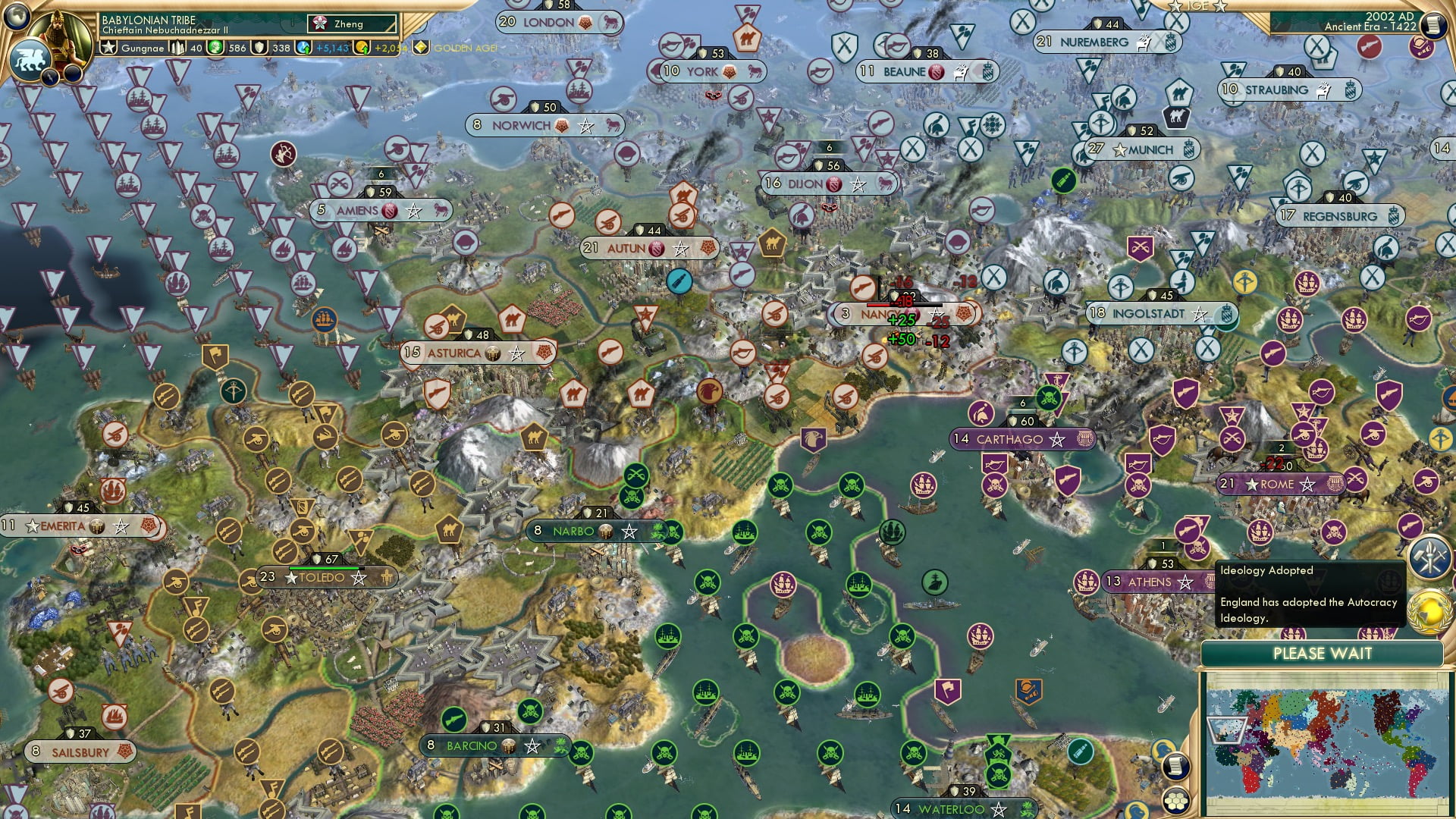Open the World Congress golden globe icon

(1429, 611)
